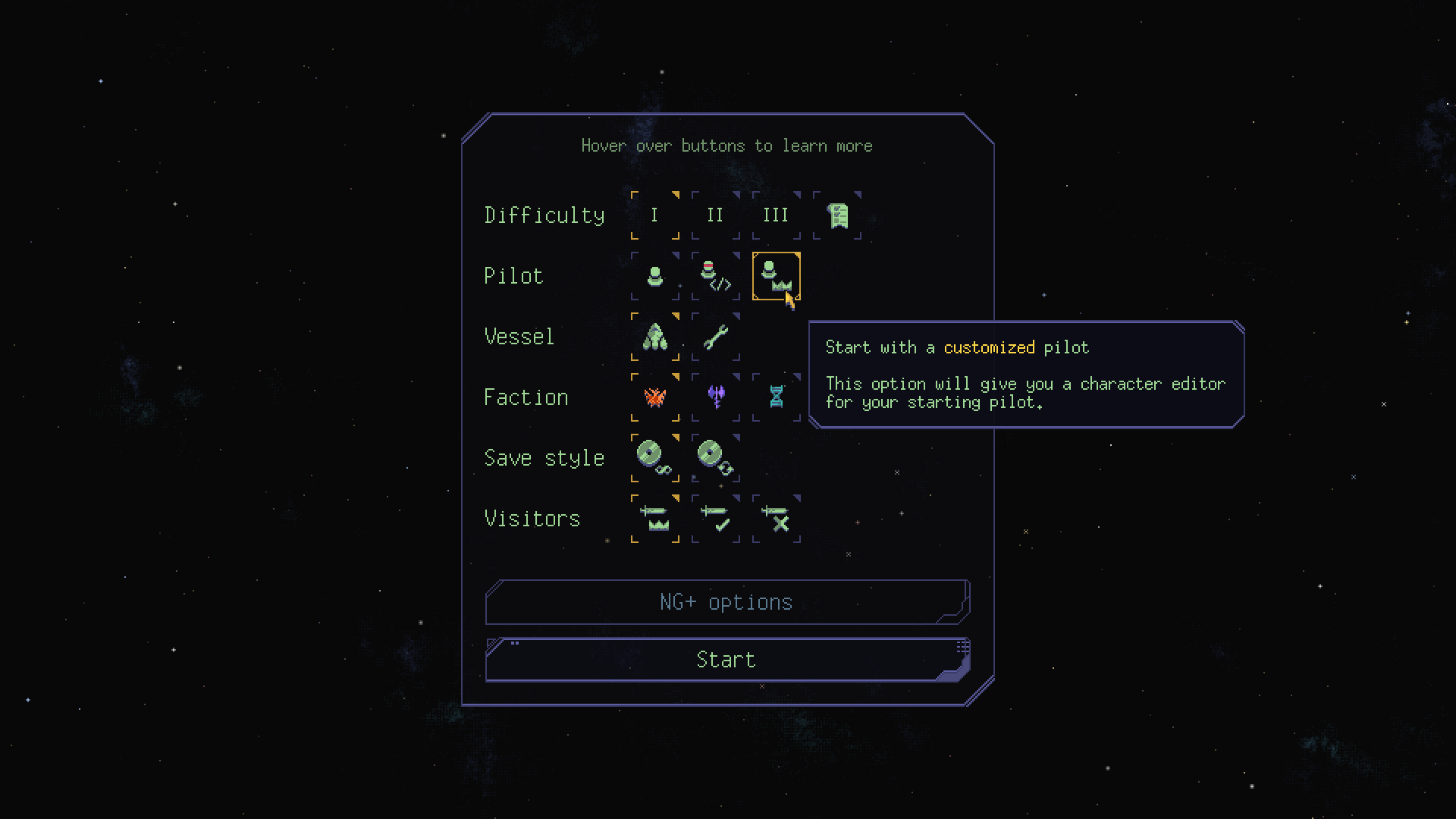Pick the customized pilot option

[x=776, y=276]
